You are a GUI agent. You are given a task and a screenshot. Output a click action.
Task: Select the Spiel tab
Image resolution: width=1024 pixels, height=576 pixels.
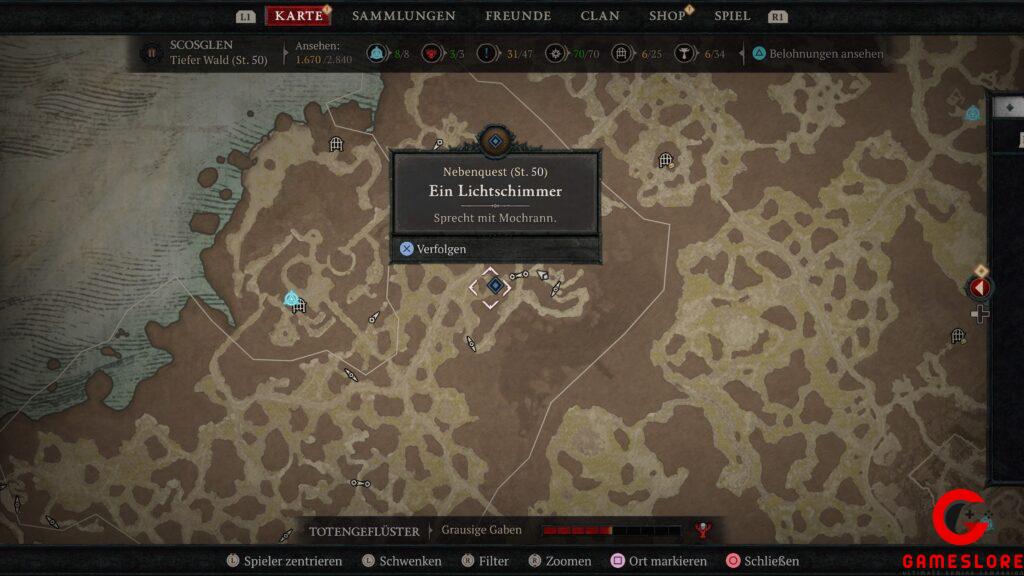(732, 16)
